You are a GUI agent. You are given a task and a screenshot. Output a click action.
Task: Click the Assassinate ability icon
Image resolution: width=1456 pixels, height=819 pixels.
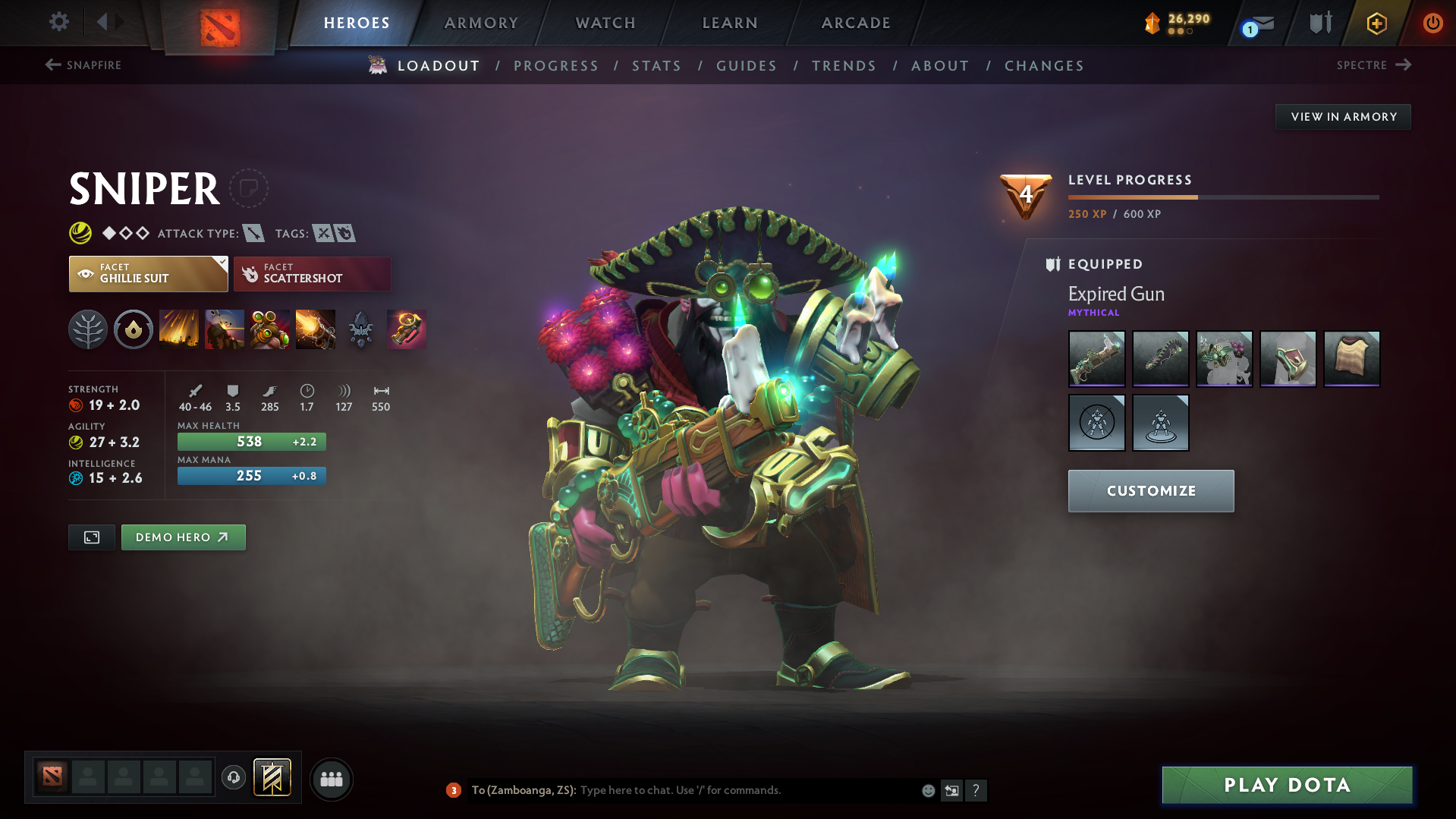[315, 329]
